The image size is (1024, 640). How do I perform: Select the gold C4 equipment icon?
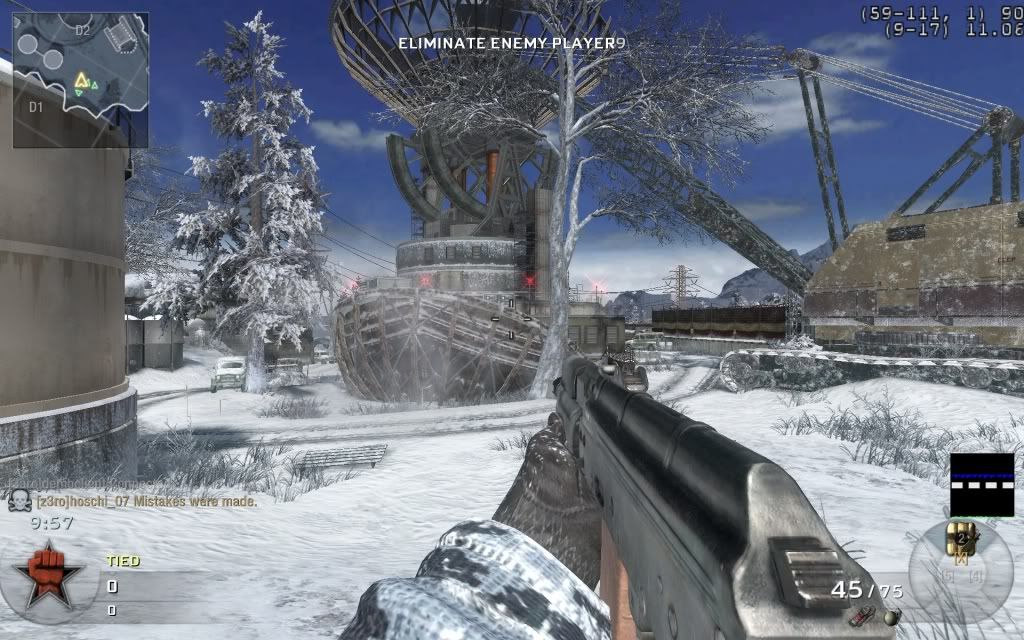(x=963, y=537)
